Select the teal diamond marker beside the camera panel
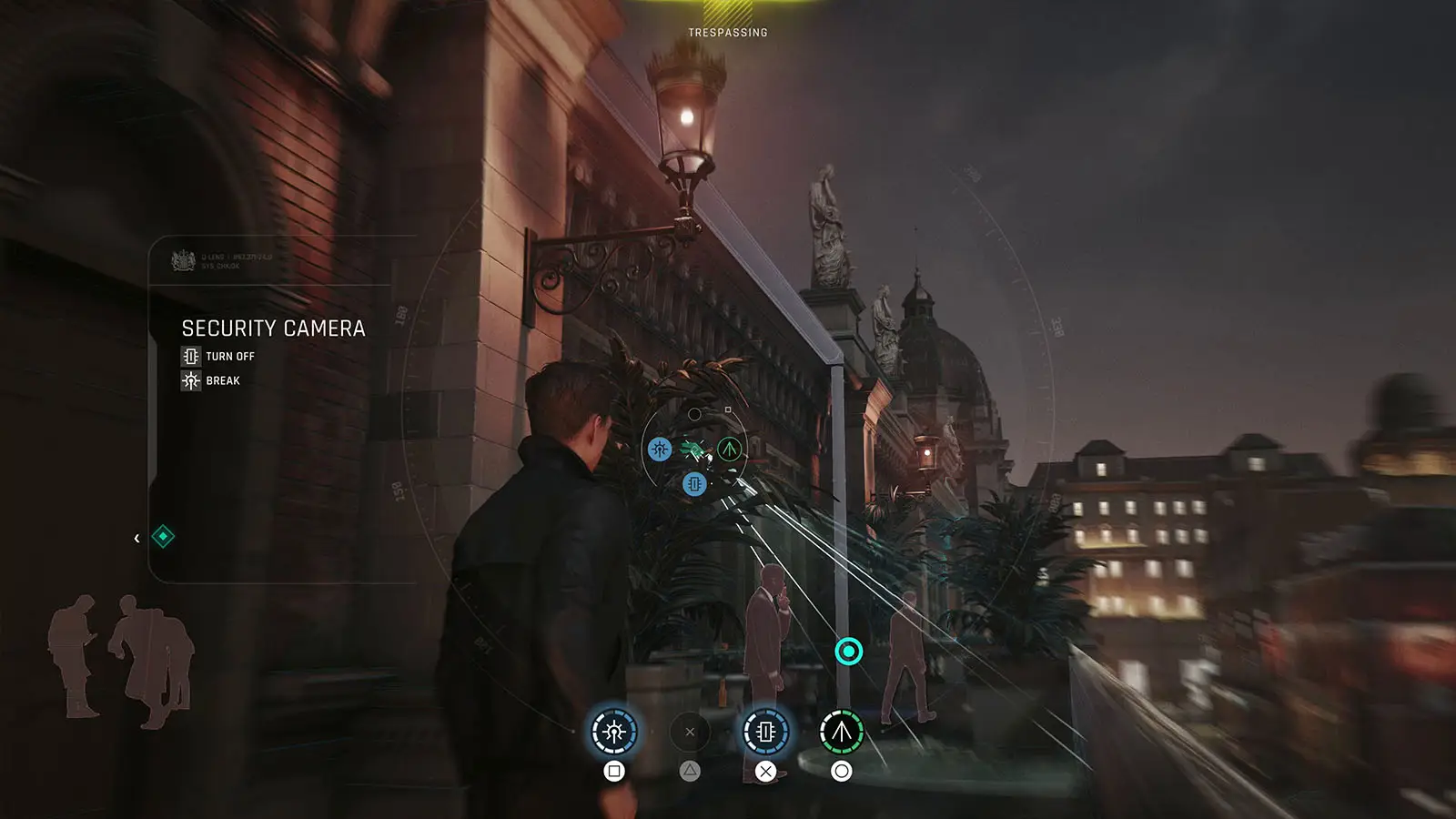 (163, 537)
